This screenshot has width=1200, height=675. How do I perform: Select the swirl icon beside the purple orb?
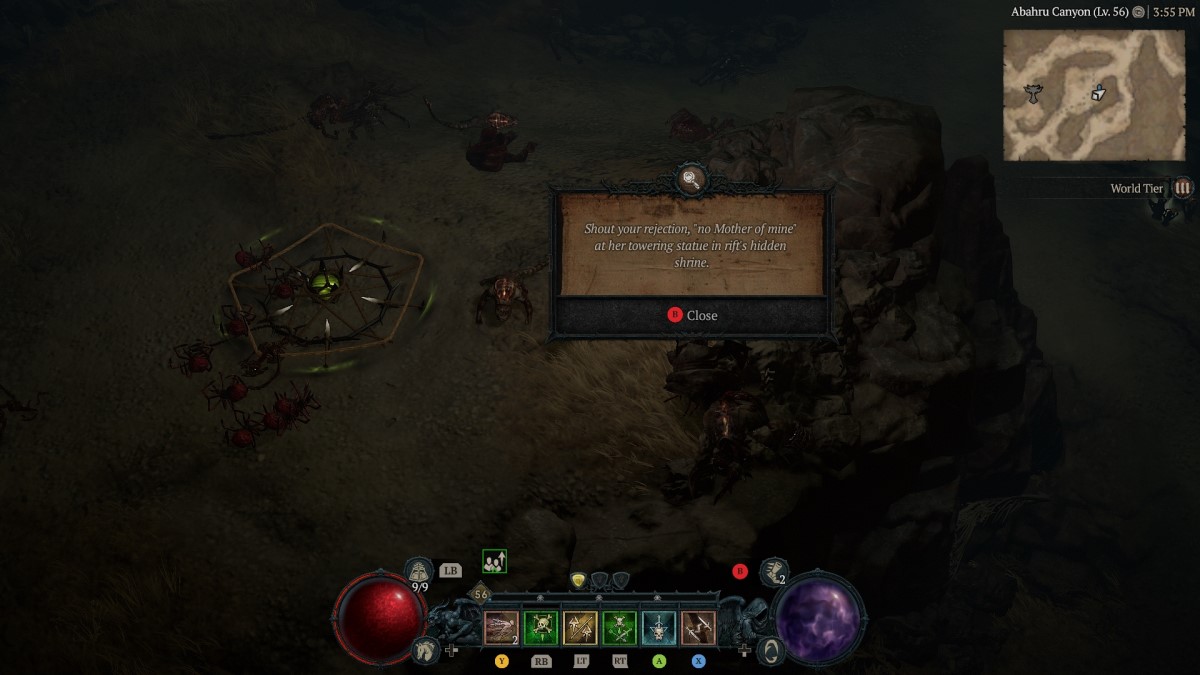[x=771, y=650]
